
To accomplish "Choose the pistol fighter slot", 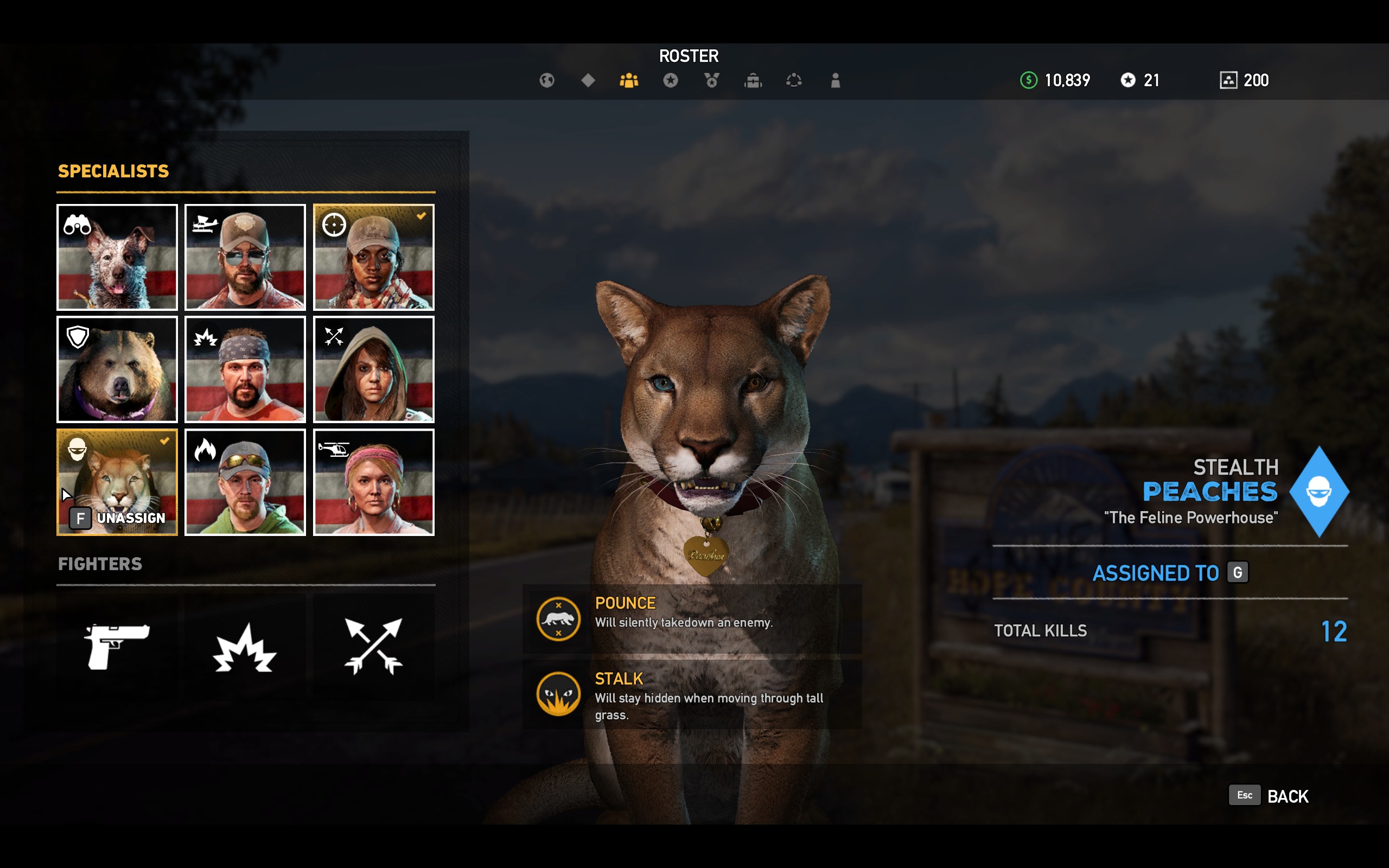I will click(117, 647).
